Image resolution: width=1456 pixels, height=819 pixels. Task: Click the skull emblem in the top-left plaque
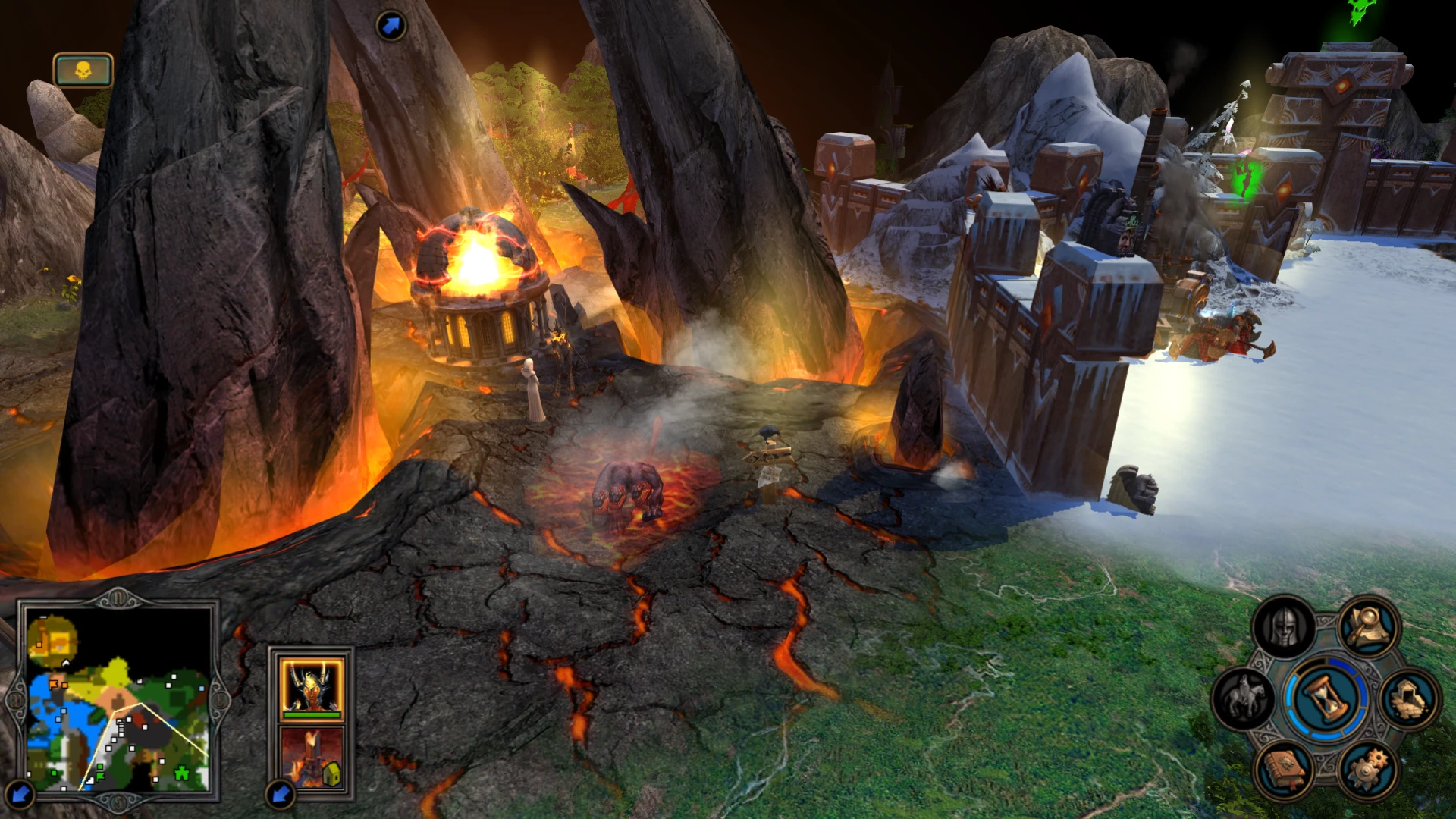pyautogui.click(x=83, y=68)
